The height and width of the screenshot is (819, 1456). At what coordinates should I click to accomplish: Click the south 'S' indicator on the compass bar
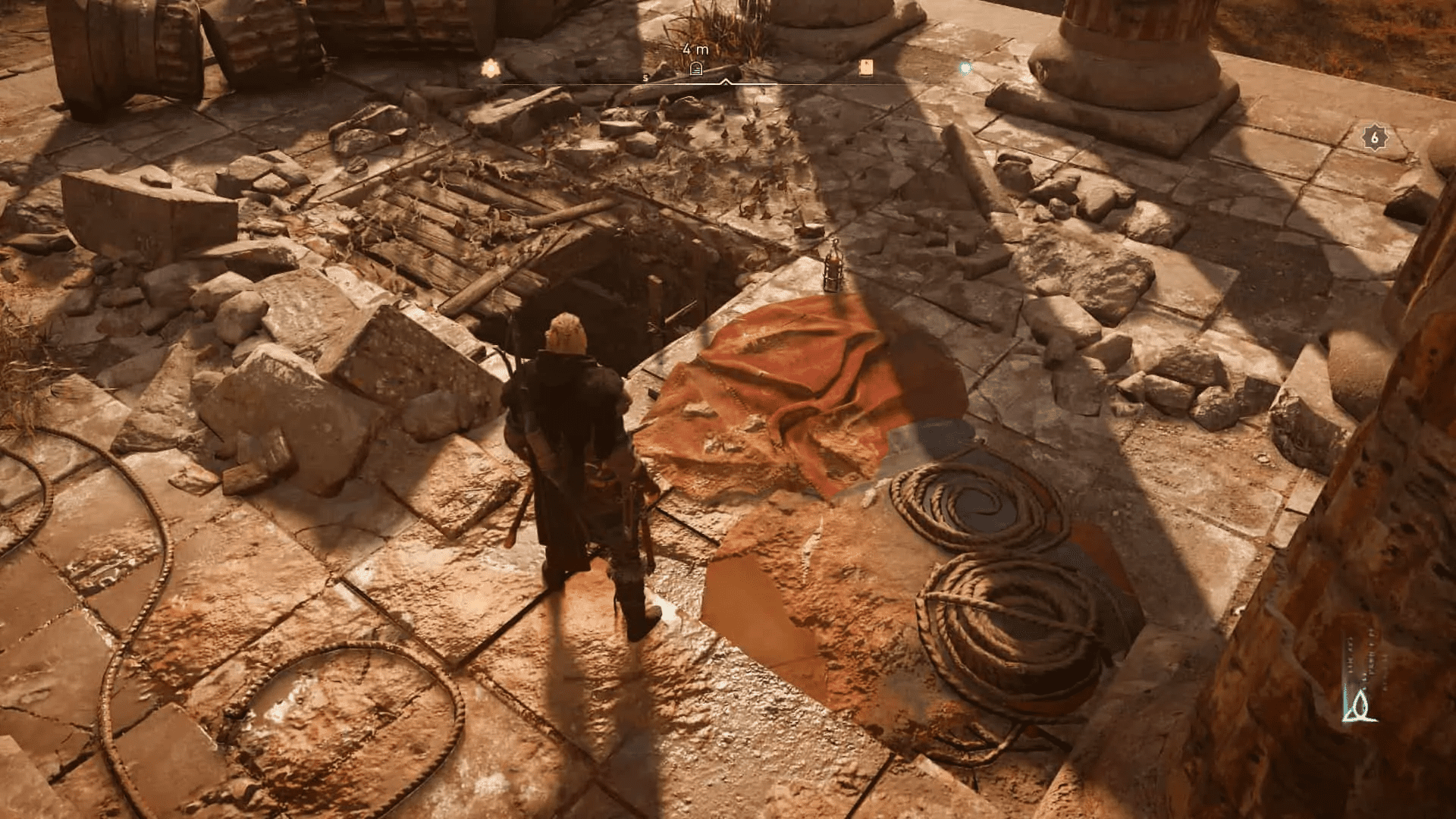pyautogui.click(x=645, y=77)
